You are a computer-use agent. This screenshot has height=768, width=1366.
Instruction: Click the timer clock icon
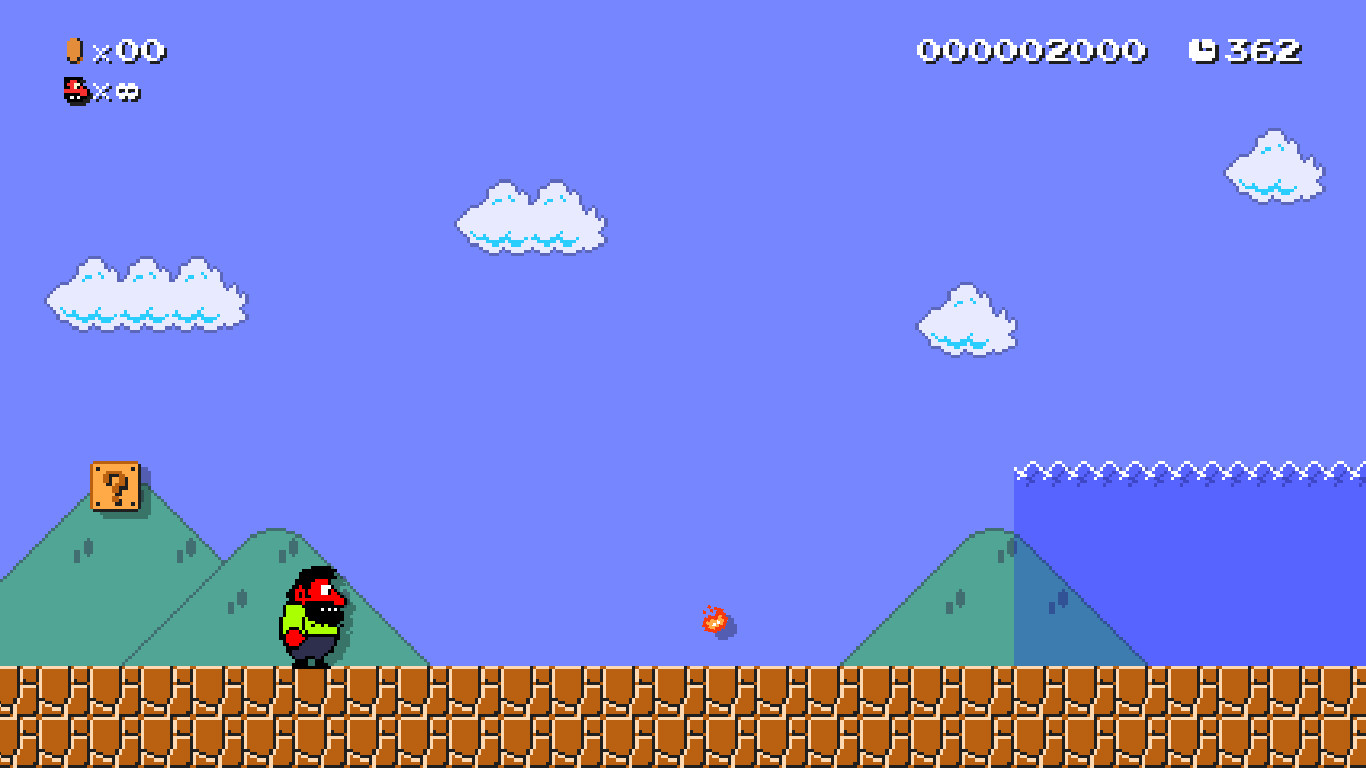[1203, 49]
